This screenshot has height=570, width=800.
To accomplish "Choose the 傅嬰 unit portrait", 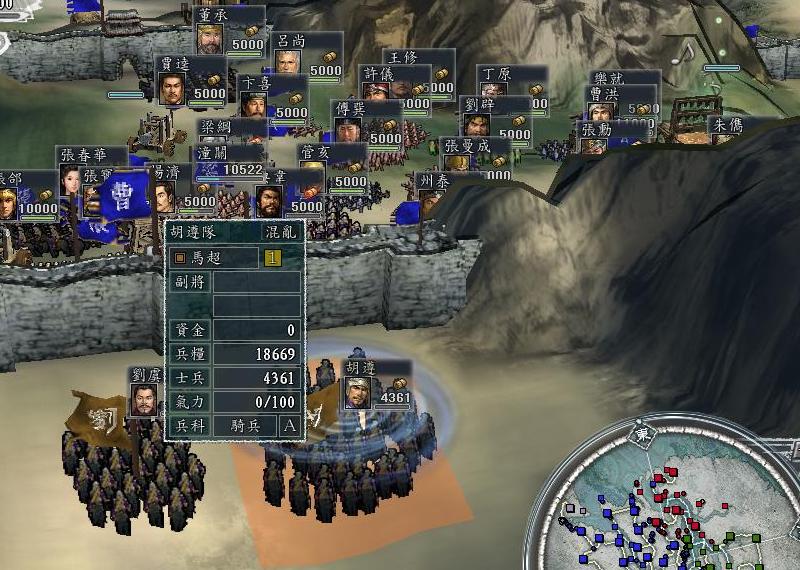I will tap(348, 130).
